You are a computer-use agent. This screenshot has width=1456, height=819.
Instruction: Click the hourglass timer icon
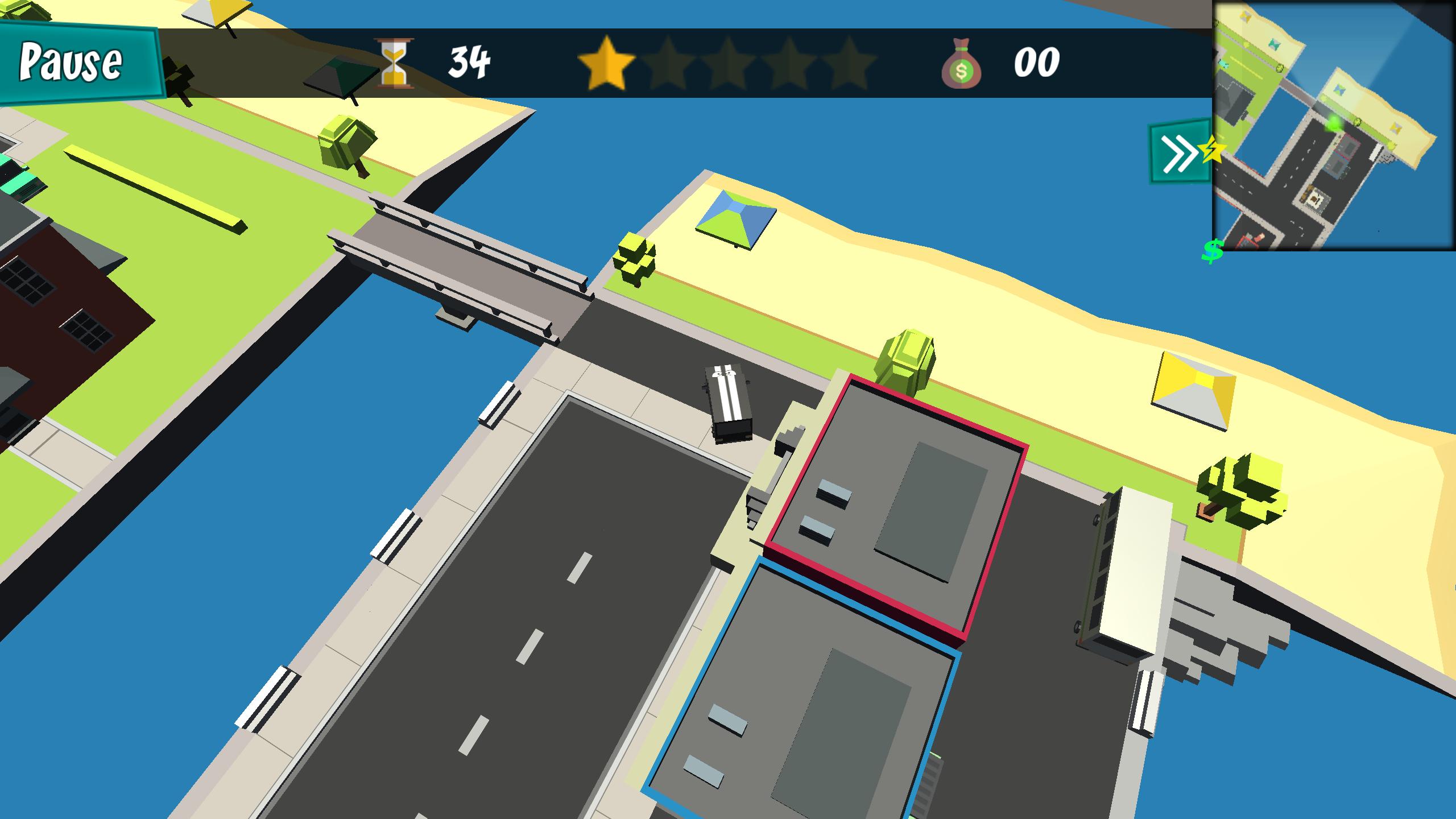tap(394, 64)
